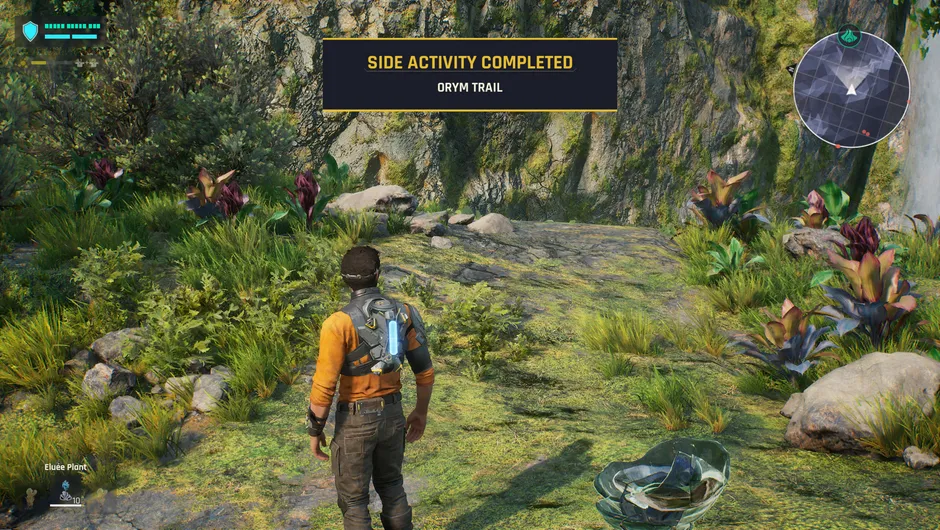Click the white player arrow on minimap

coord(851,89)
